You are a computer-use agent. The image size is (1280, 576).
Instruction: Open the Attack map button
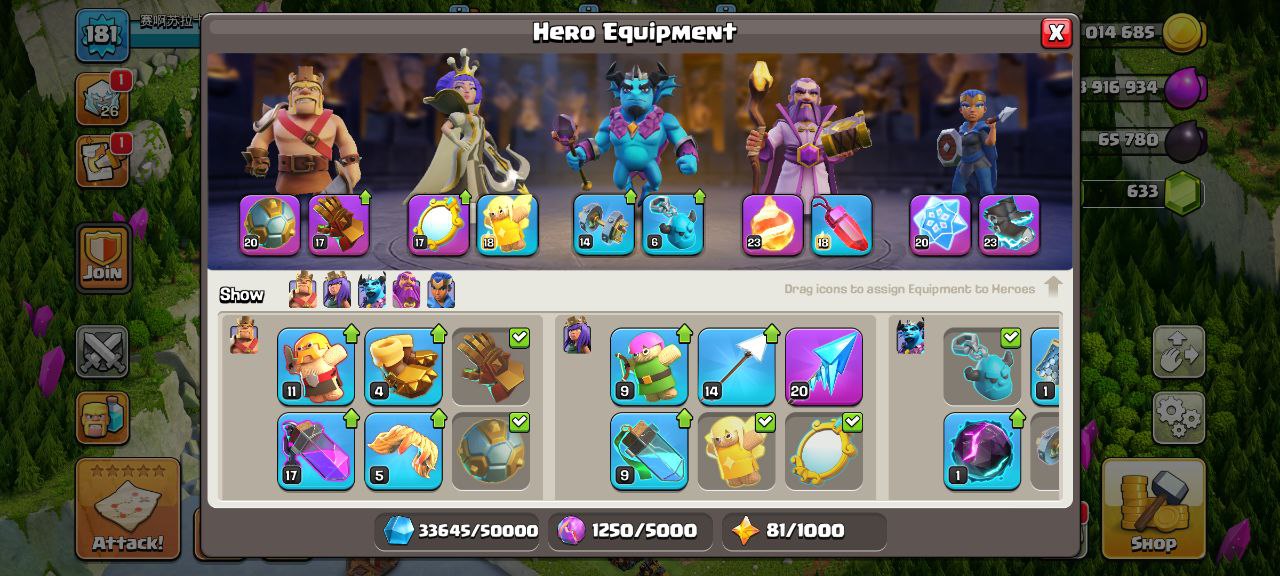tap(128, 508)
